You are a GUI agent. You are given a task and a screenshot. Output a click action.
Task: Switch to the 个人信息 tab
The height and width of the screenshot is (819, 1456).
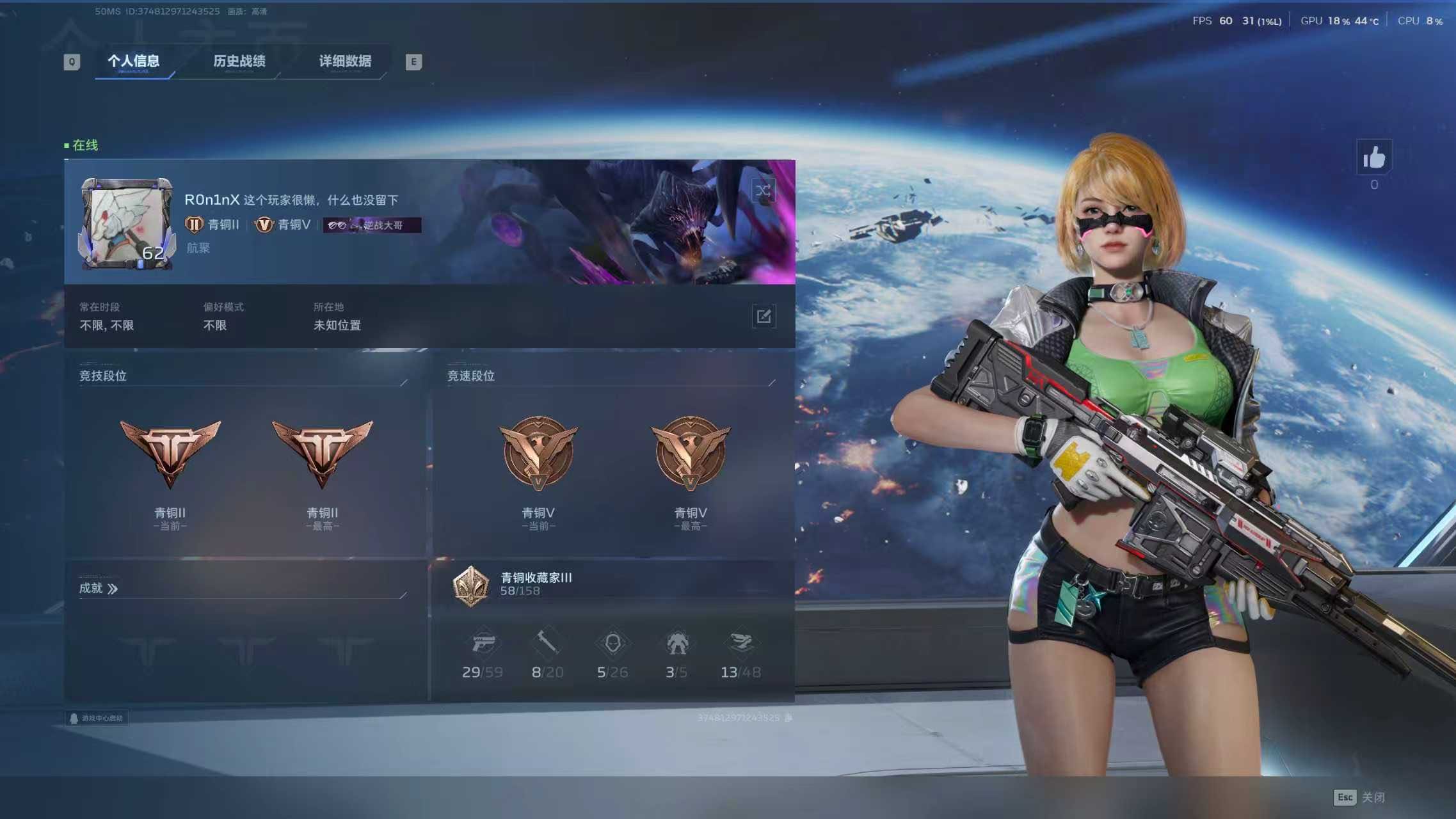[x=133, y=61]
